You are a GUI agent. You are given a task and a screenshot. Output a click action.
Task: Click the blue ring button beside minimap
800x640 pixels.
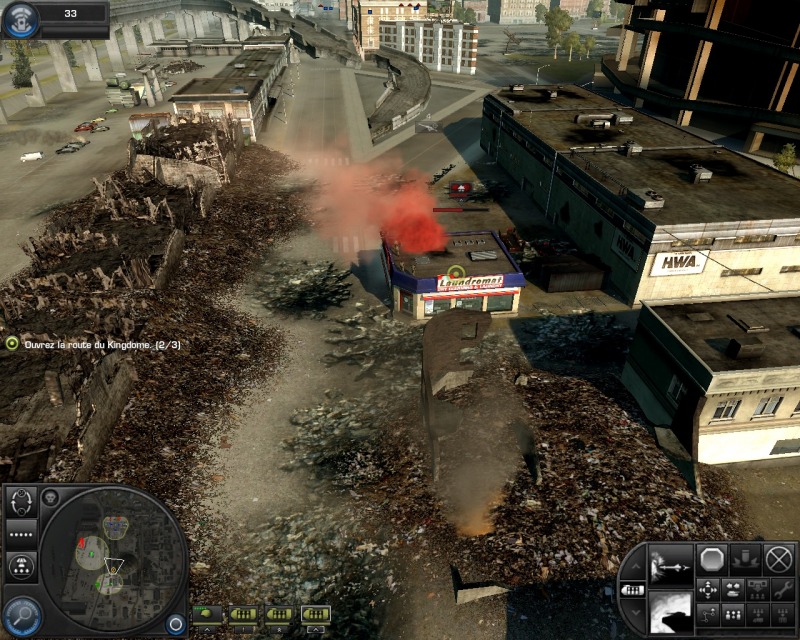click(176, 622)
